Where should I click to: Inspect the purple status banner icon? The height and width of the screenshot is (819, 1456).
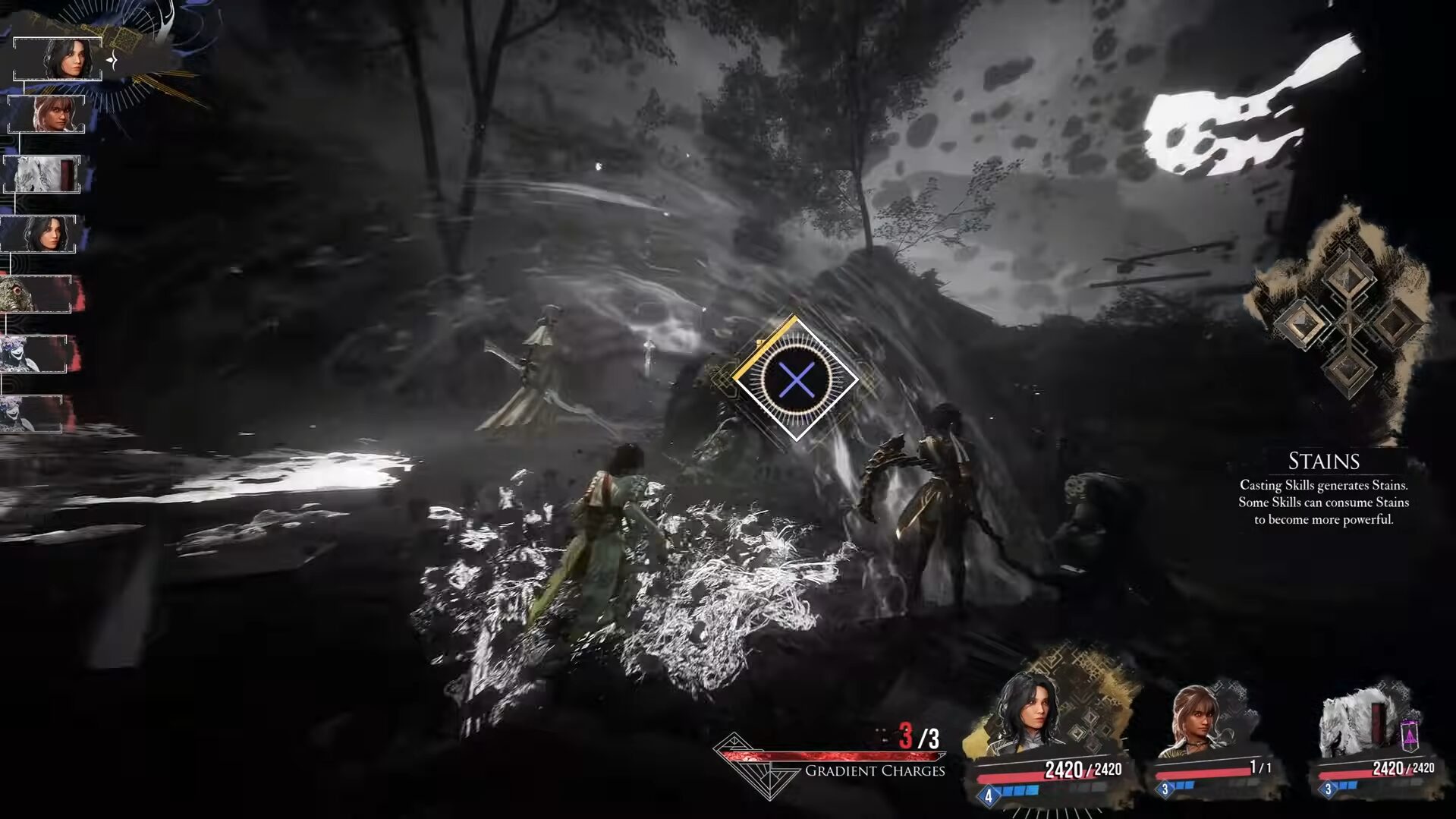(1410, 734)
